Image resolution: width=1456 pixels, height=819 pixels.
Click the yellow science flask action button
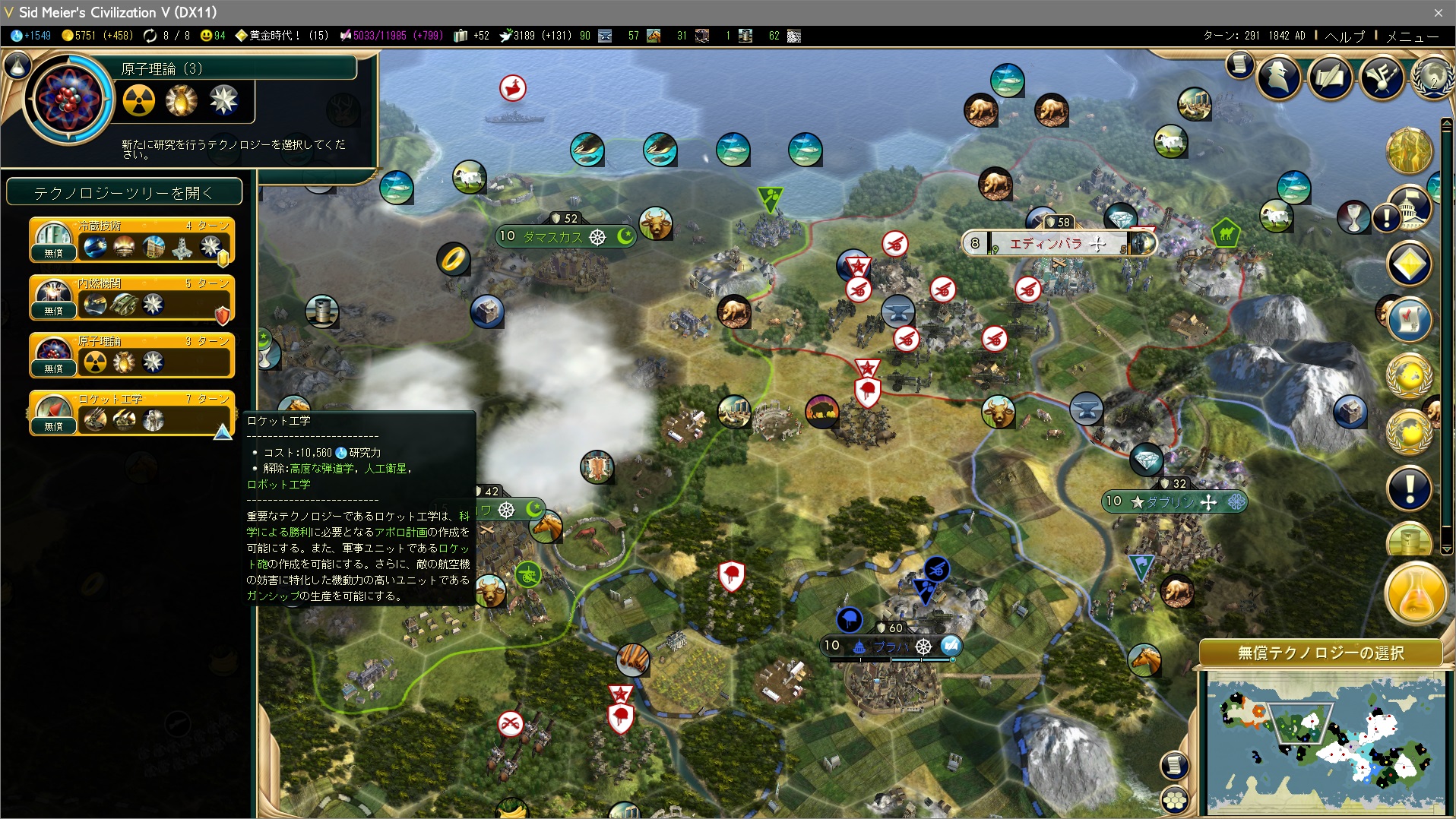click(x=1416, y=595)
